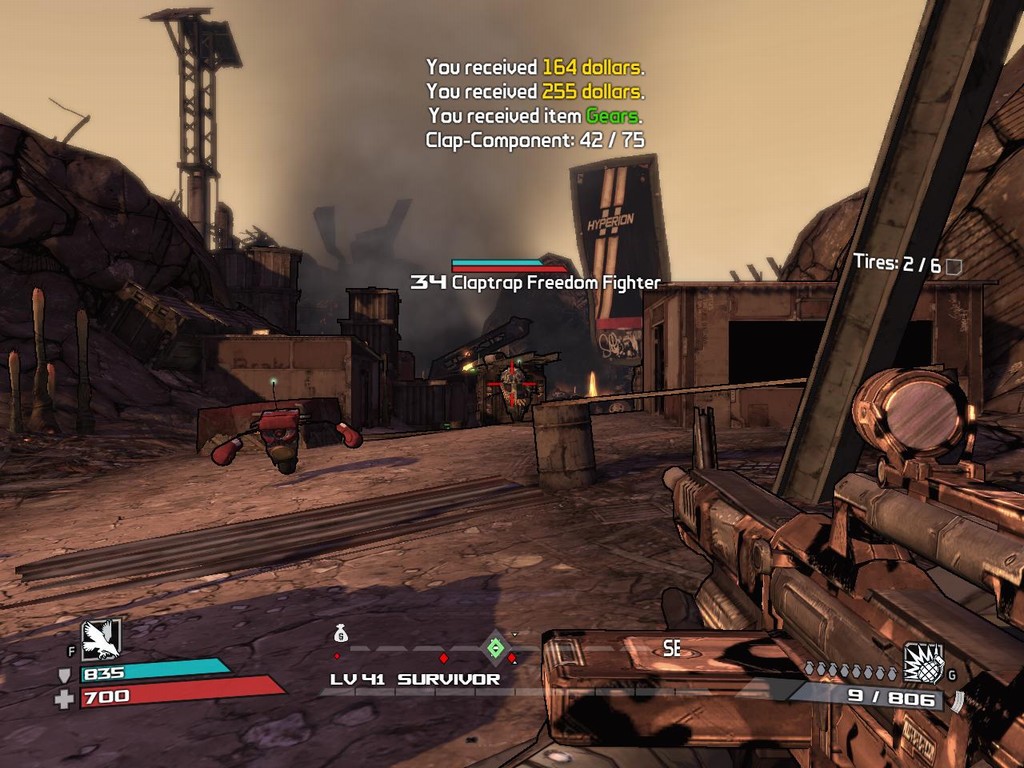Screen dimensions: 1024x768
Task: Toggle the Tires objective checkbox
Action: coord(954,266)
